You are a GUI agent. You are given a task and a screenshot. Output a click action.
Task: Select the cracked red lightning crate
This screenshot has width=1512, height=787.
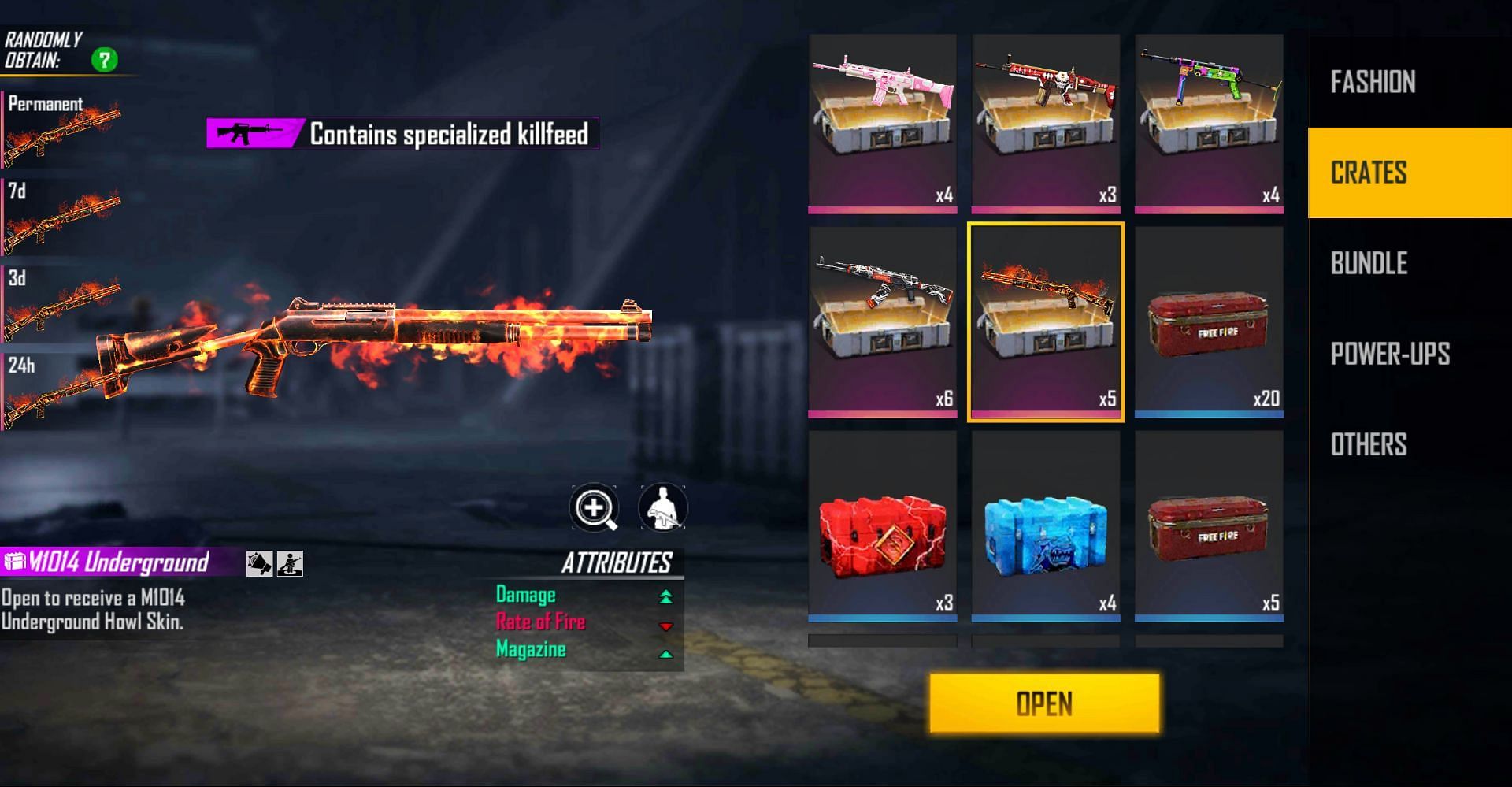pyautogui.click(x=882, y=525)
